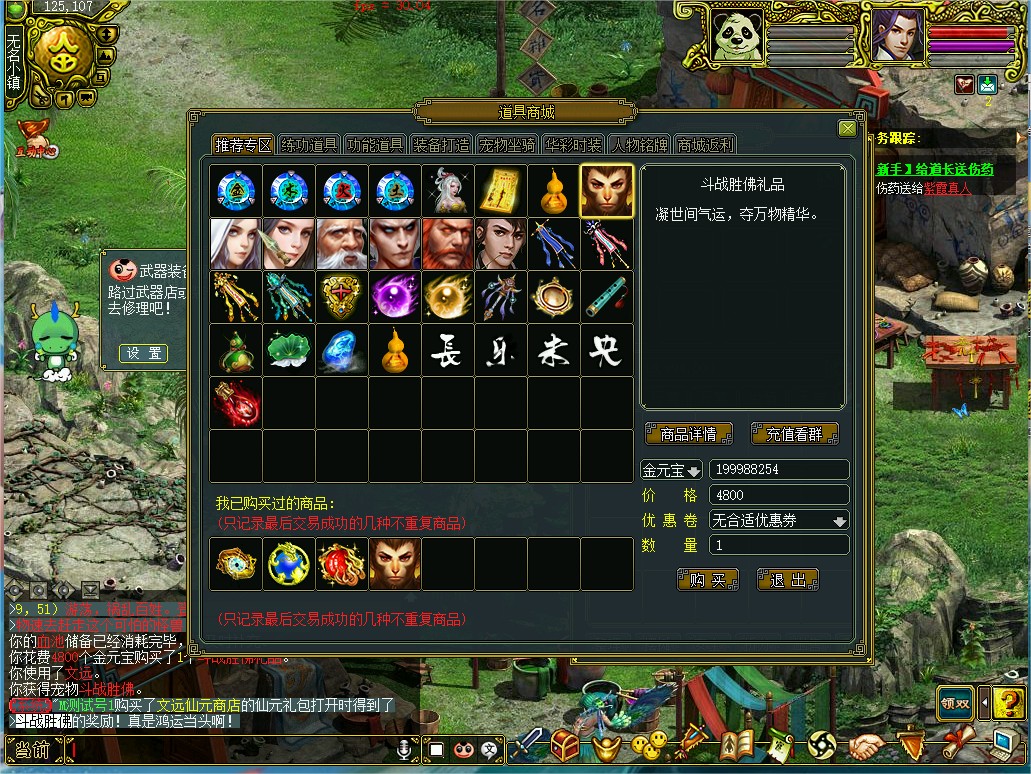
Task: Open the 商城返利 tab
Action: pyautogui.click(x=705, y=145)
